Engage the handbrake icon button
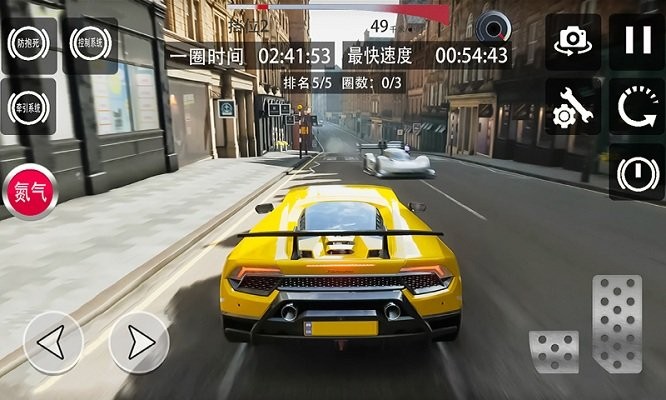This screenshot has height=400, width=666. (x=637, y=172)
